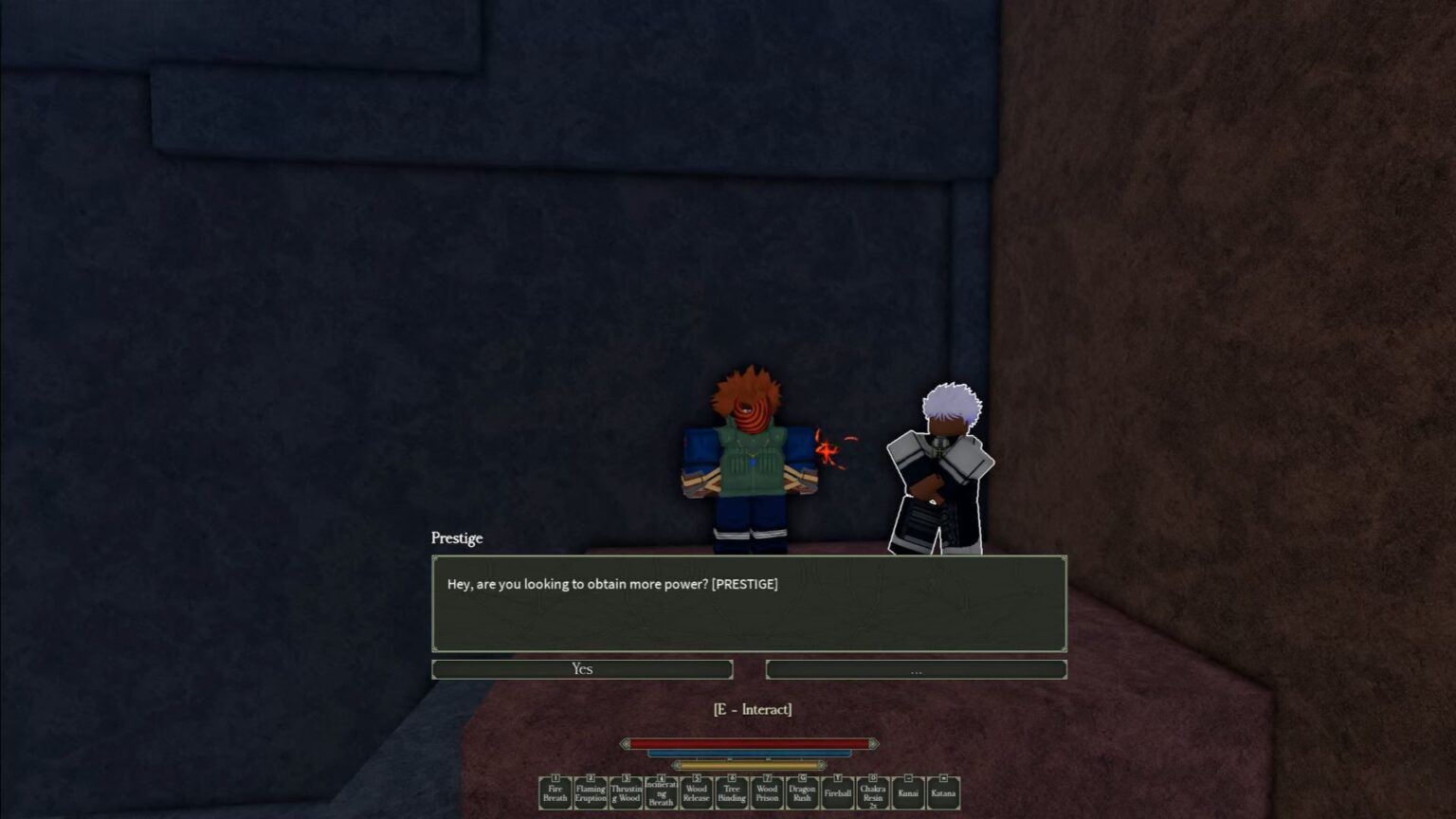Activate Dragon Rush bound to G

(x=801, y=793)
